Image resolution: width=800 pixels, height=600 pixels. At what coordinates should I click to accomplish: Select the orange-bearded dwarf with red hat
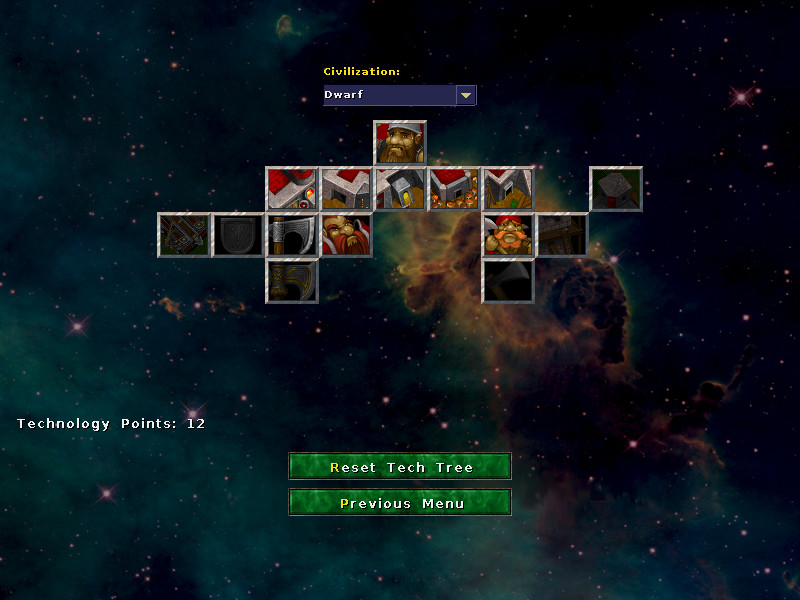(508, 235)
